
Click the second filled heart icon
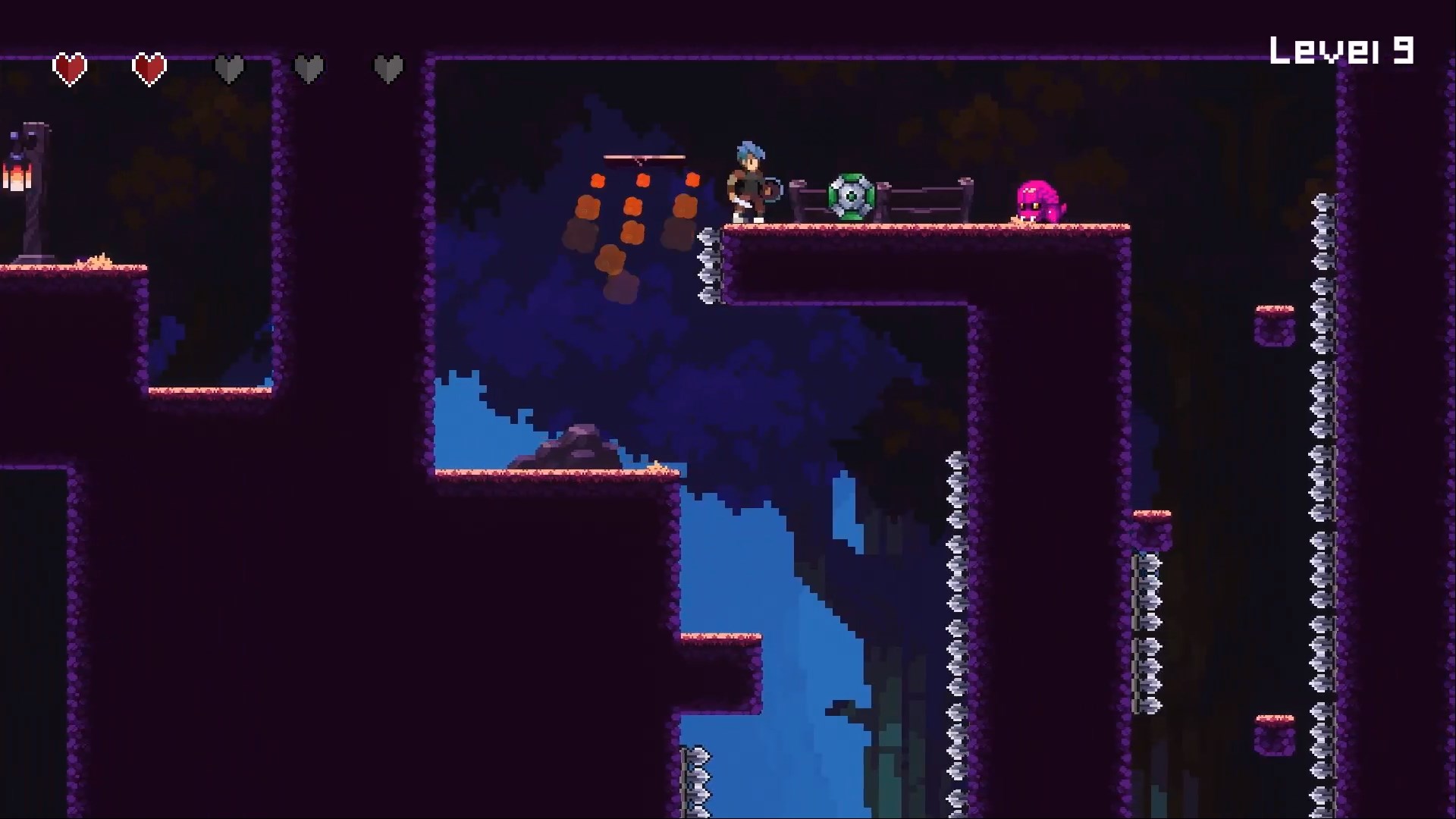click(149, 67)
